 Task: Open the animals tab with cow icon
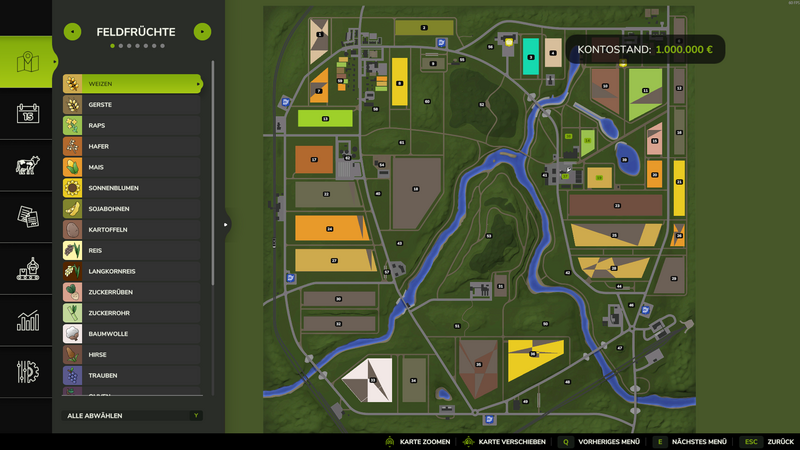(x=27, y=165)
